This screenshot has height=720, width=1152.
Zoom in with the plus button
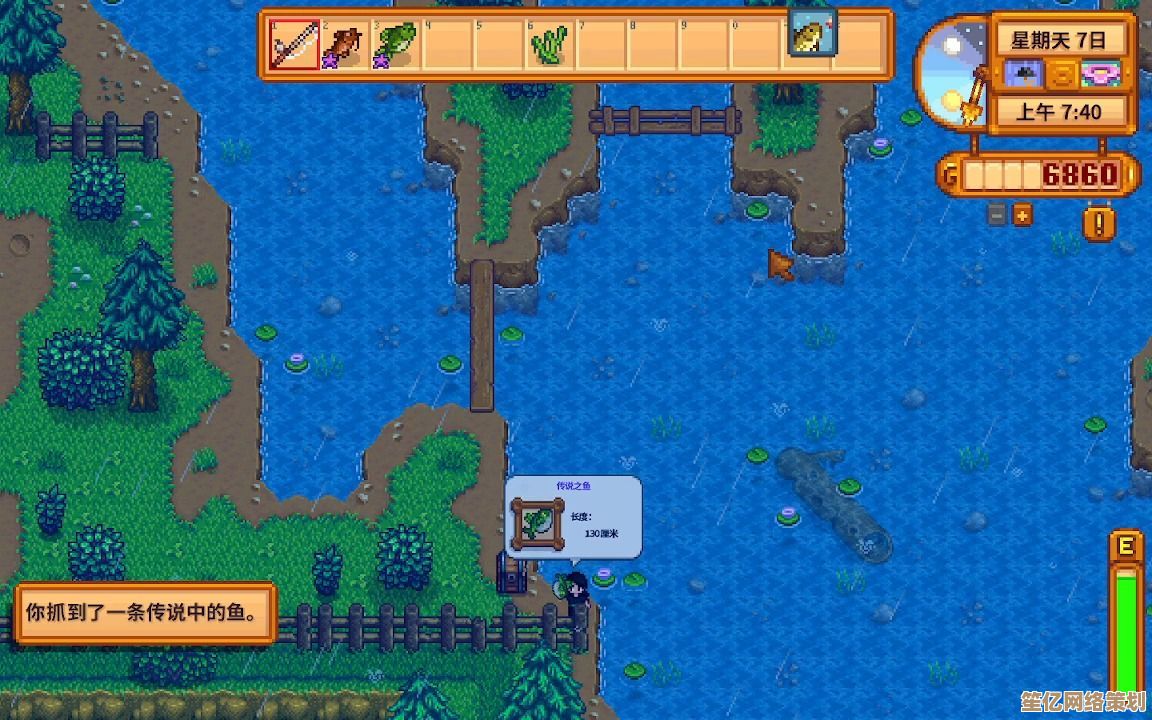pos(1022,214)
